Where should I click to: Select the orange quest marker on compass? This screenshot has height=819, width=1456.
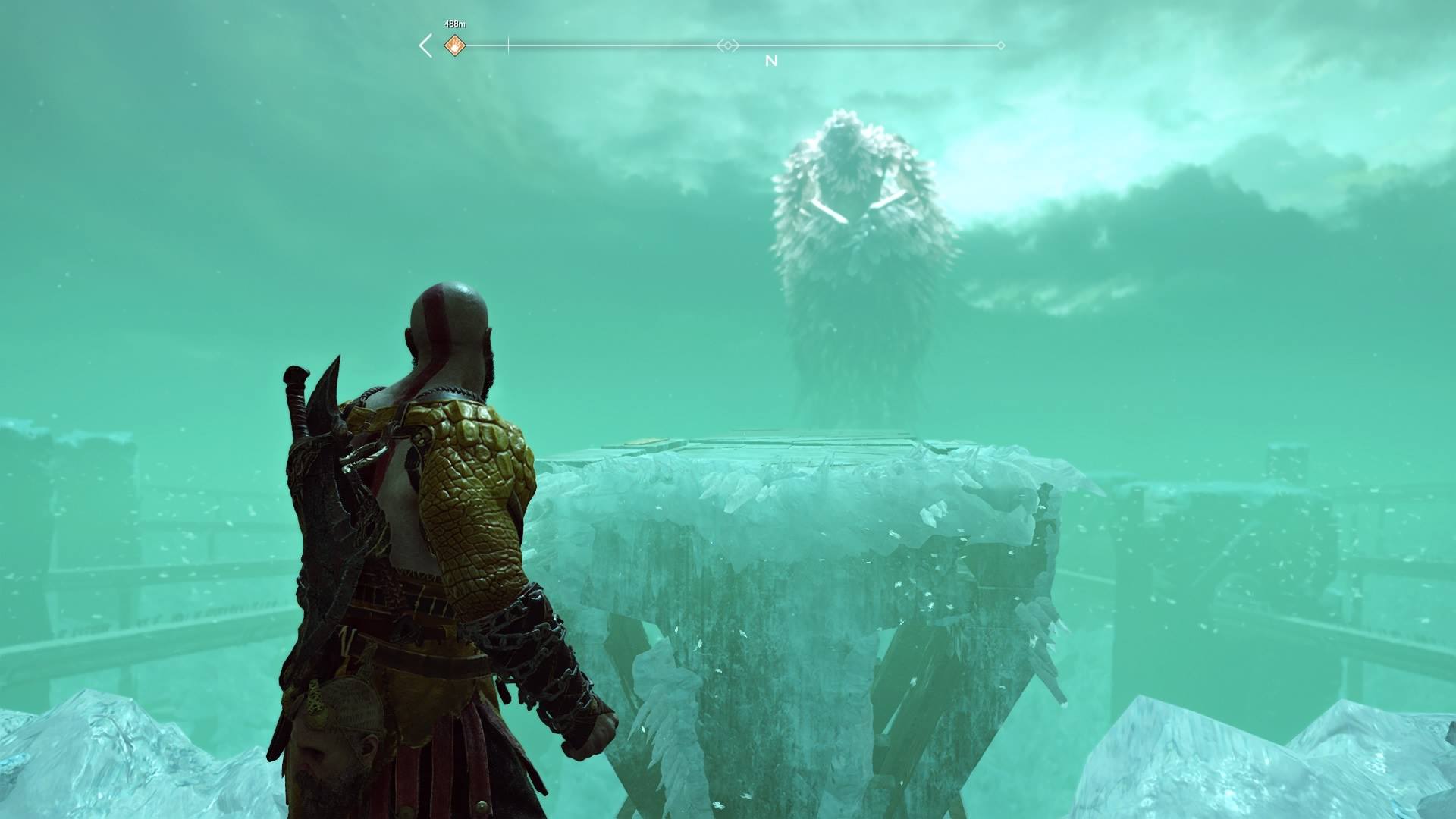coord(453,46)
